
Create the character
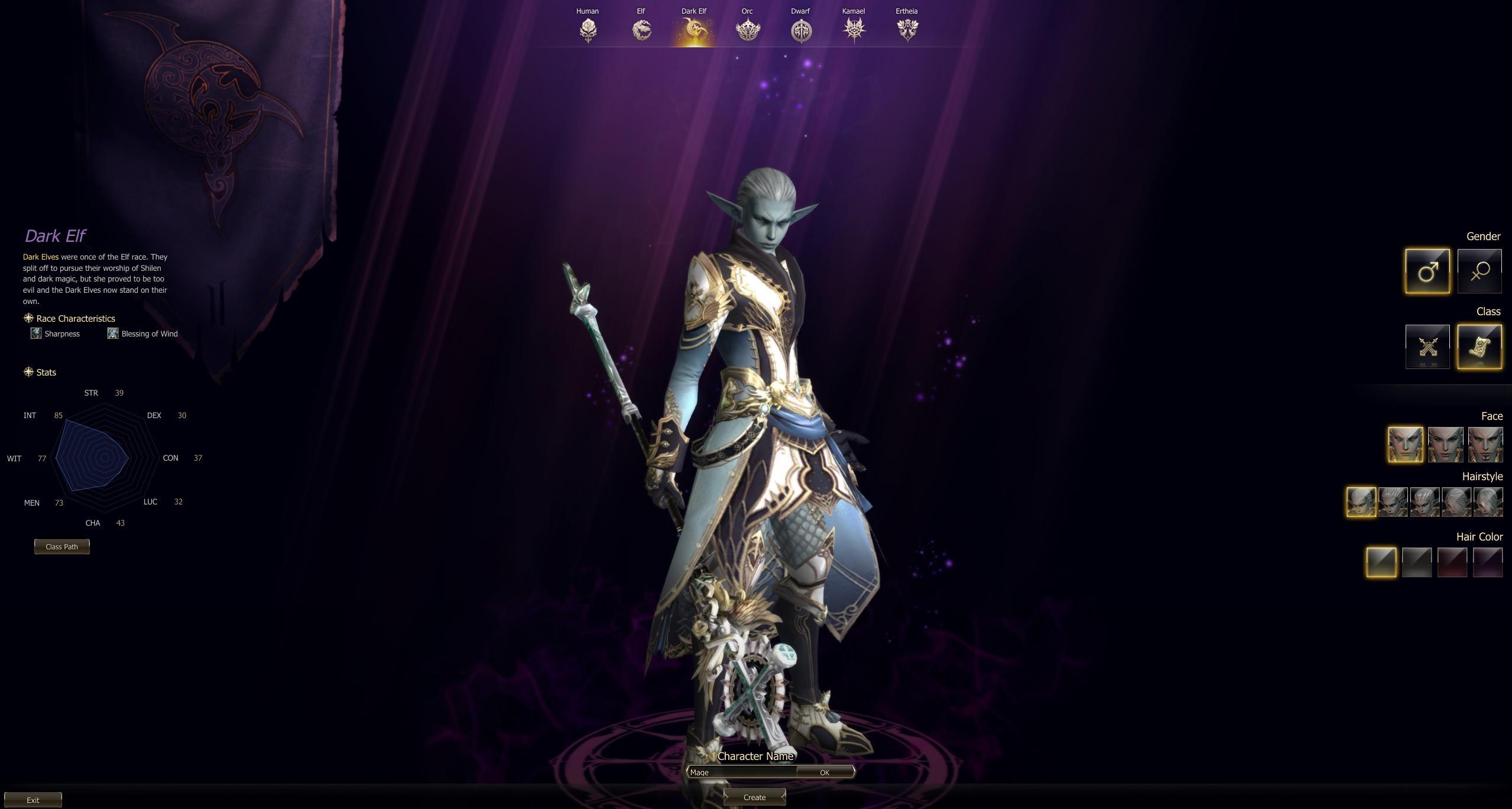pos(754,797)
